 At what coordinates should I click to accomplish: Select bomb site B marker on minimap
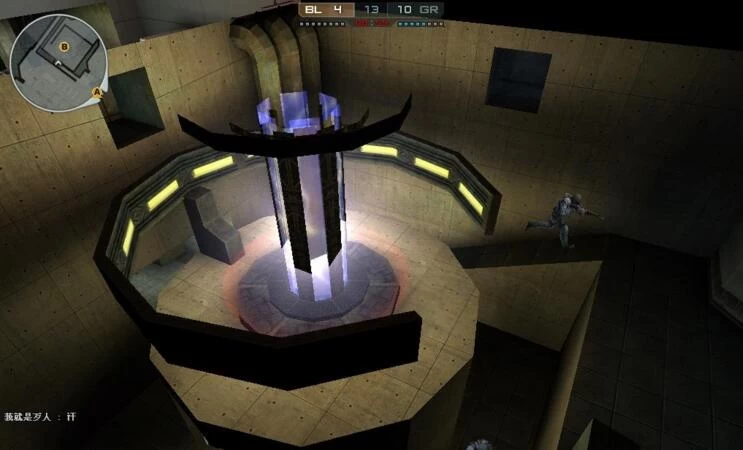pos(66,46)
